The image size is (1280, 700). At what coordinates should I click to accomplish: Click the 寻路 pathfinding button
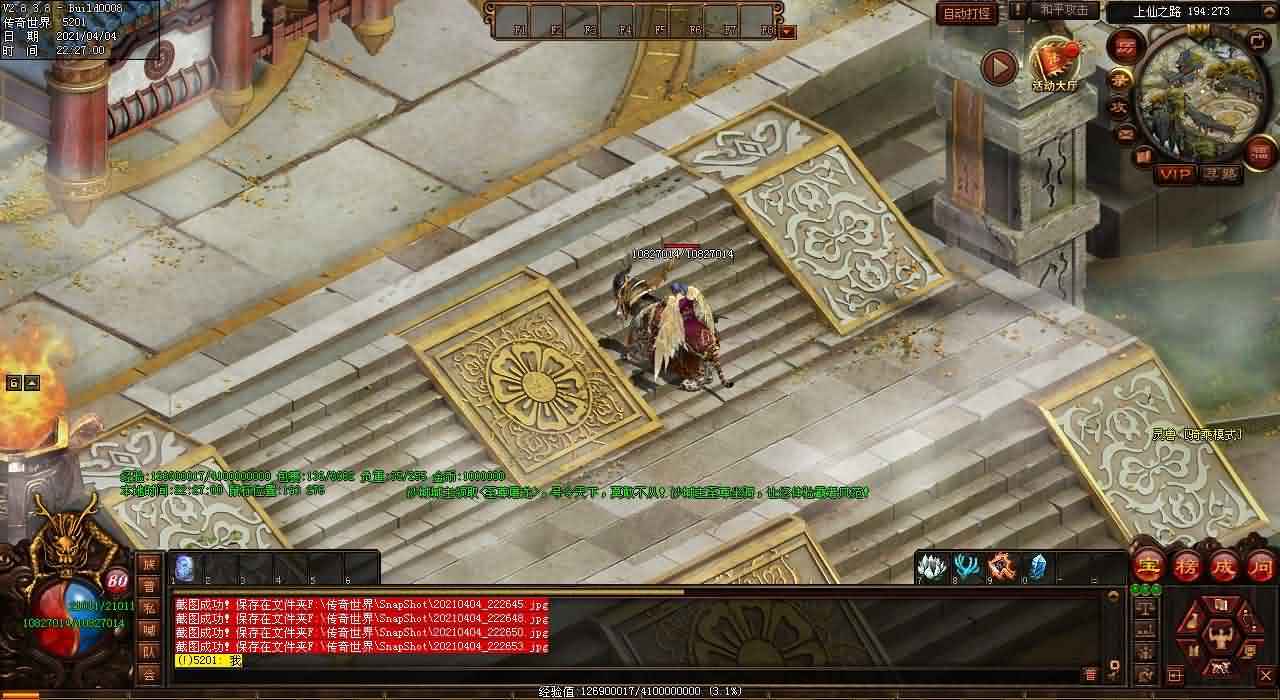coord(1219,174)
